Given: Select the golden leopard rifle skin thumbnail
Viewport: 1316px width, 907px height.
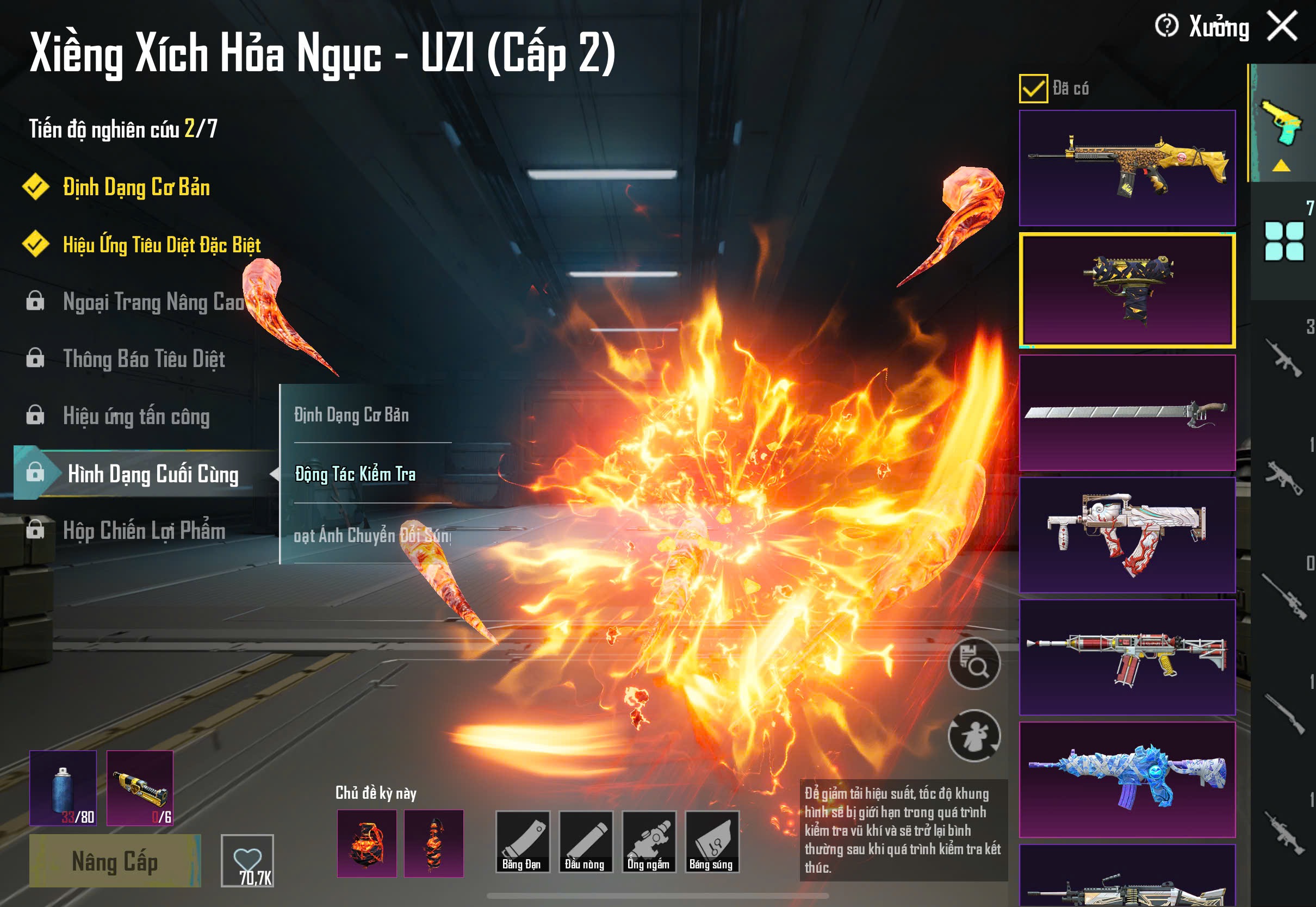Looking at the screenshot, I should (x=1127, y=167).
